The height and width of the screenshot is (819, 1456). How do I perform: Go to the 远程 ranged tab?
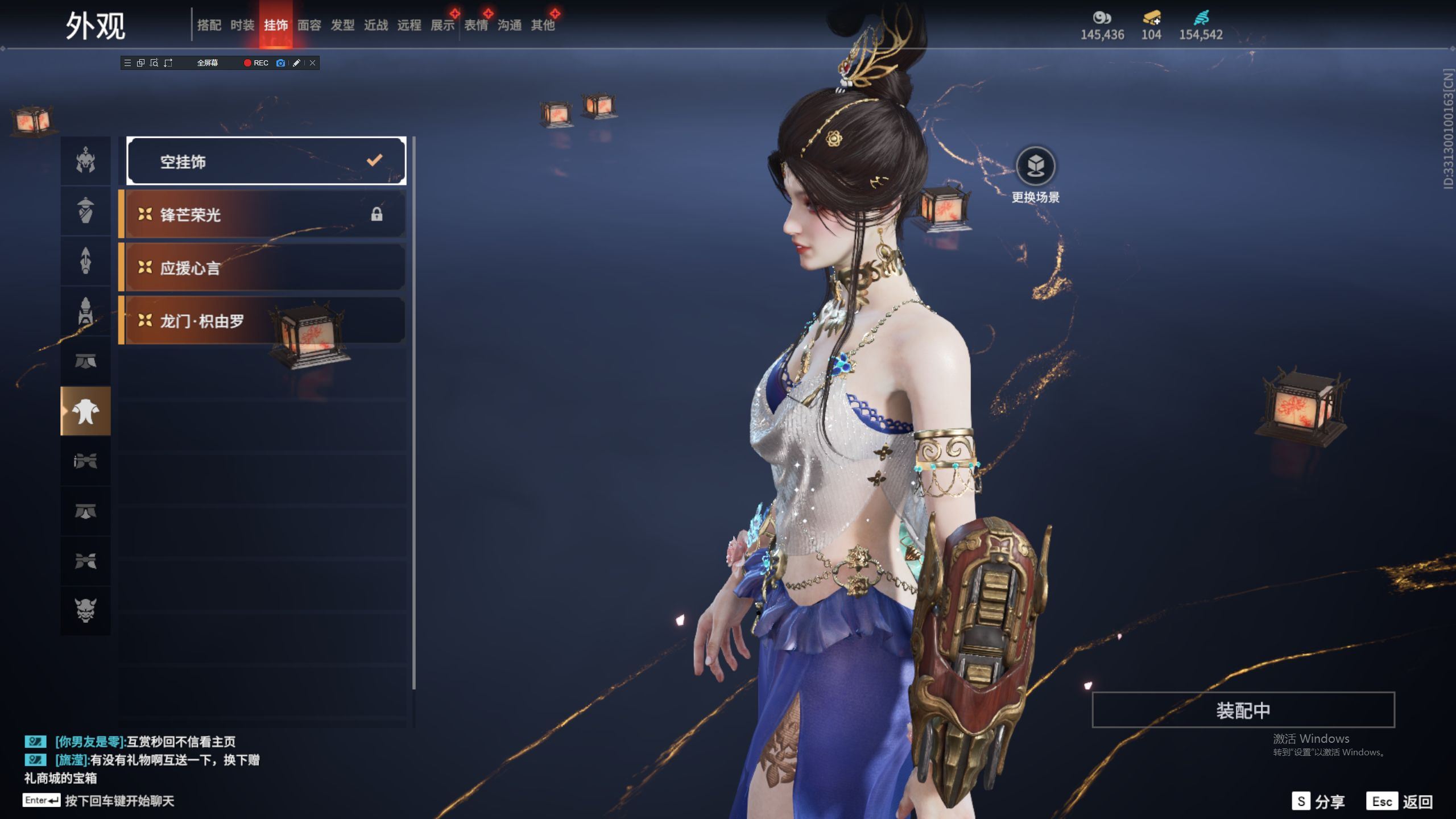point(409,25)
